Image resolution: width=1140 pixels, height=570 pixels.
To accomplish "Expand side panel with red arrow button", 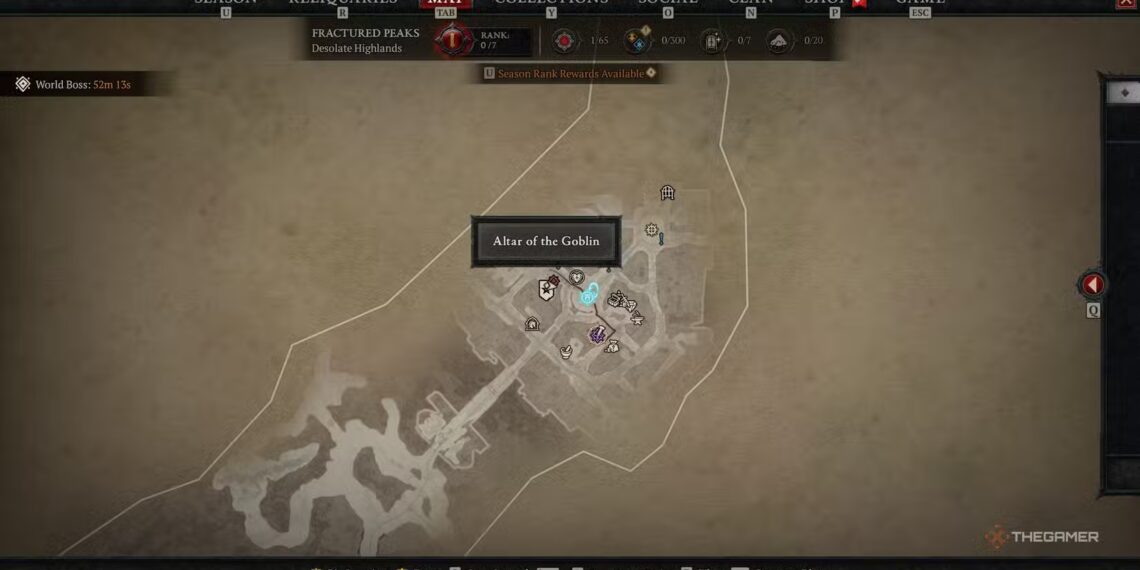I will [x=1093, y=285].
